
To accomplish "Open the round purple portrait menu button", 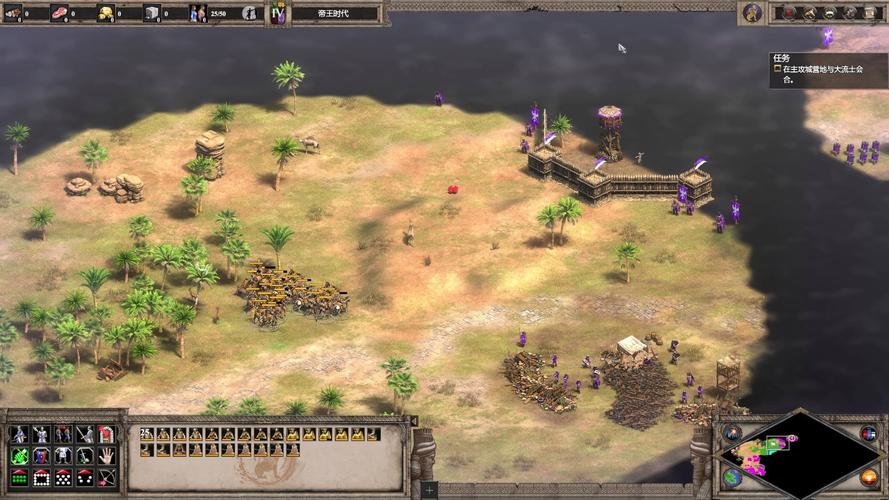I will [x=752, y=12].
